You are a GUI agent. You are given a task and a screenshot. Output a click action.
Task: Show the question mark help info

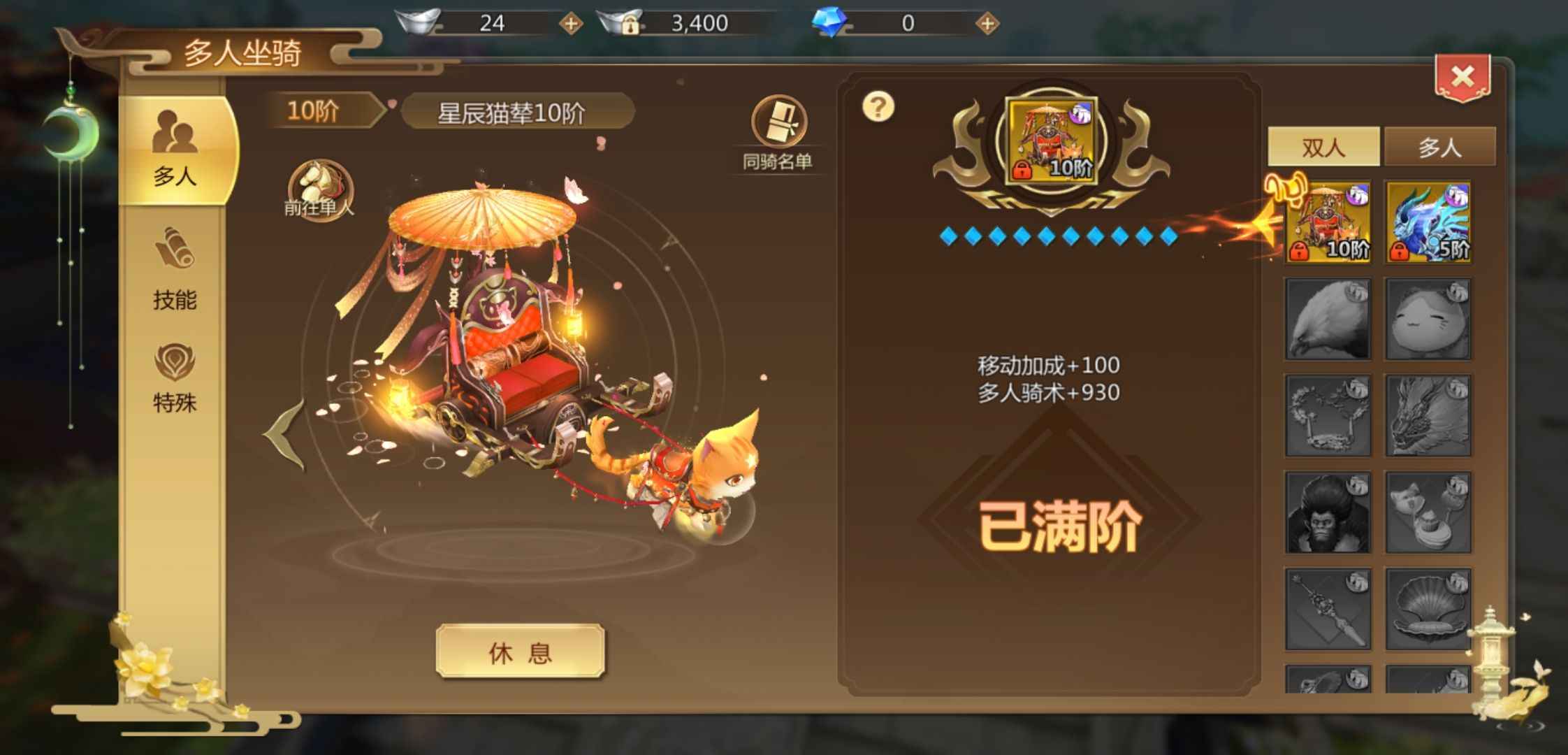(878, 107)
